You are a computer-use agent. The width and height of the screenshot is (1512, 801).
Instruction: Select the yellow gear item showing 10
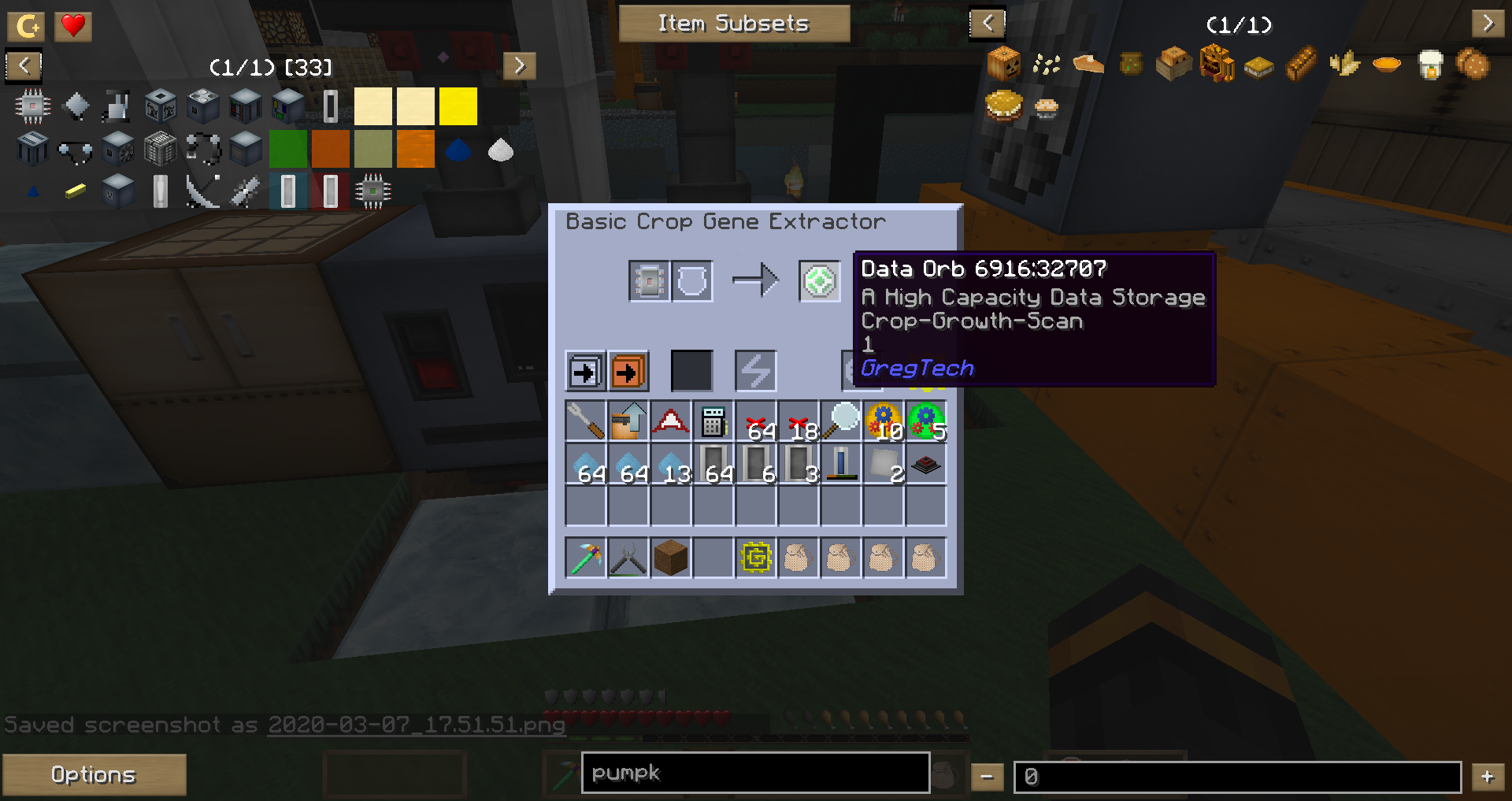(884, 421)
